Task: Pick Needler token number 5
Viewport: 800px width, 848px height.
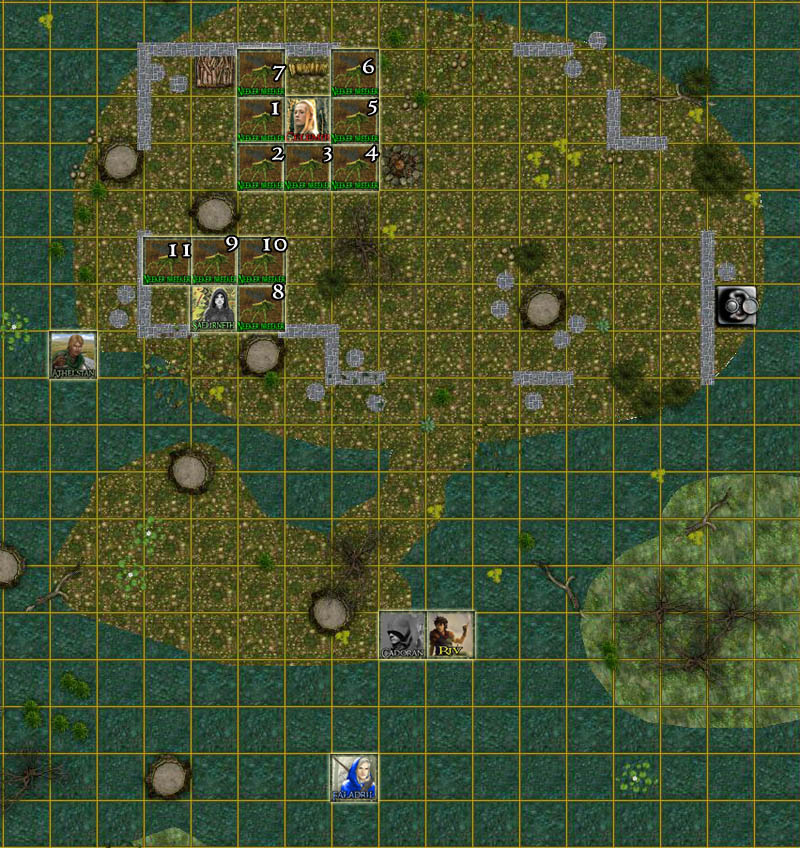Action: pyautogui.click(x=354, y=119)
